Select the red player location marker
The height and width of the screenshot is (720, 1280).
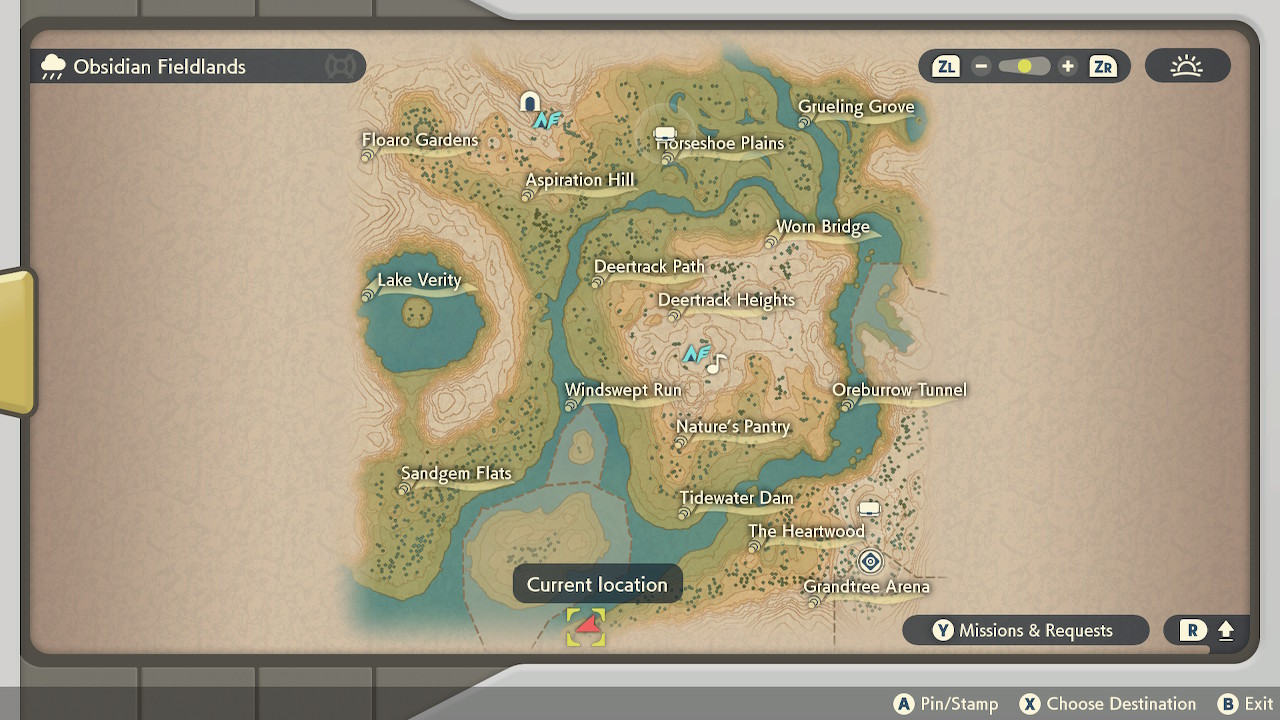[x=586, y=626]
